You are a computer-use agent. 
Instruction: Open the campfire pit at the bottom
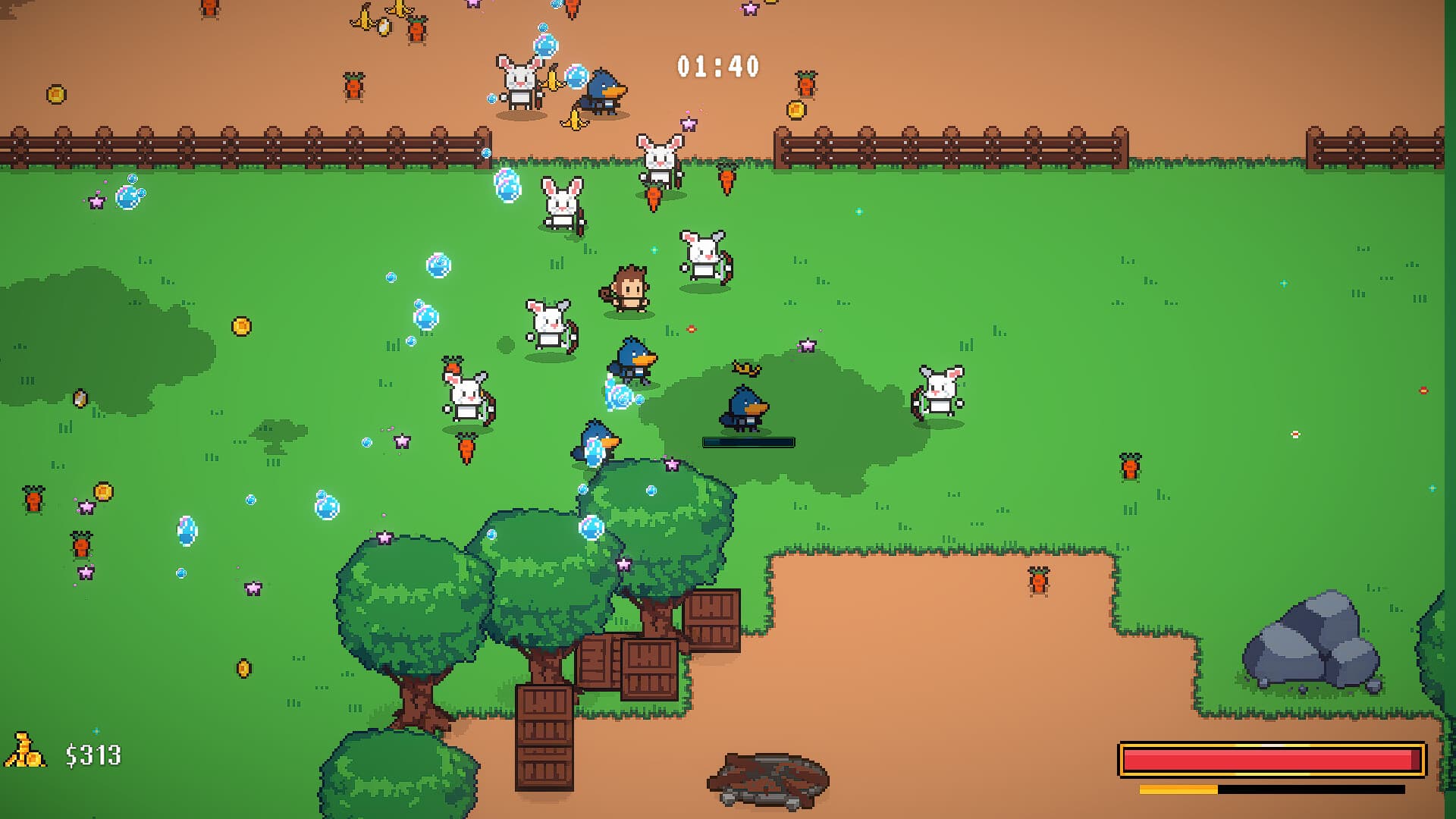click(x=770, y=781)
